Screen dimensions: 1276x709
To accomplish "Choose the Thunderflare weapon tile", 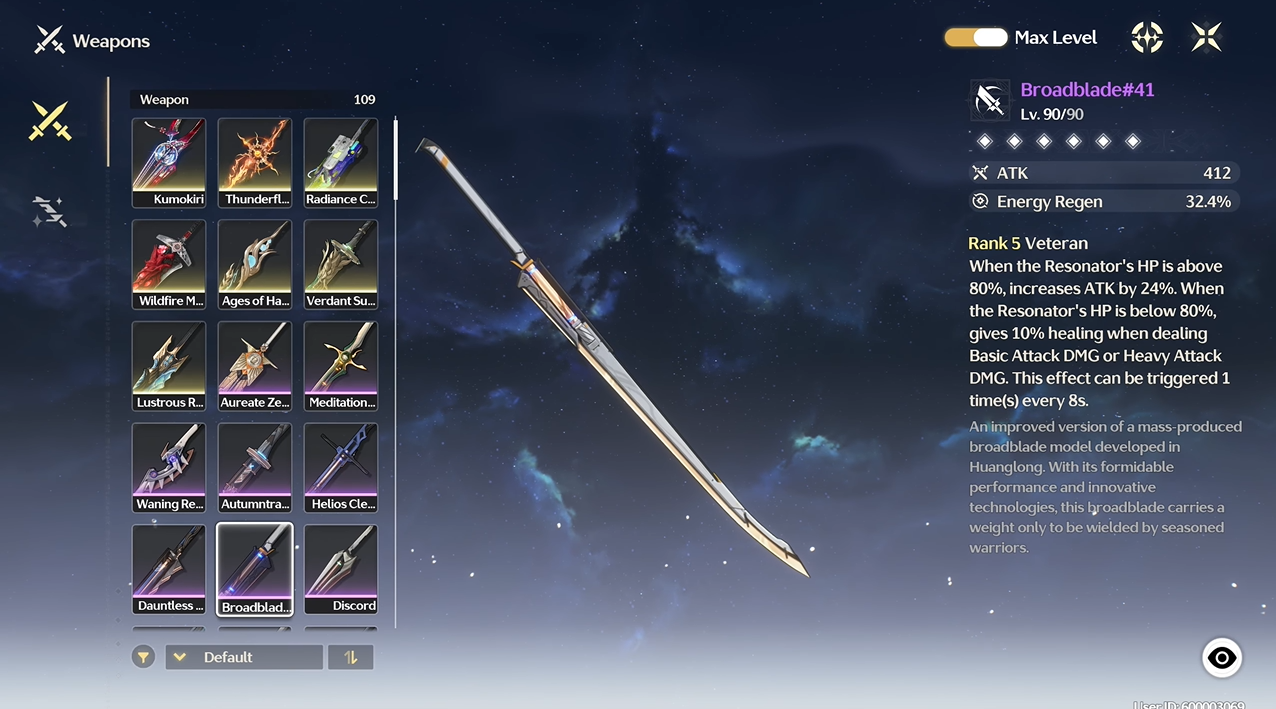I will coord(255,162).
